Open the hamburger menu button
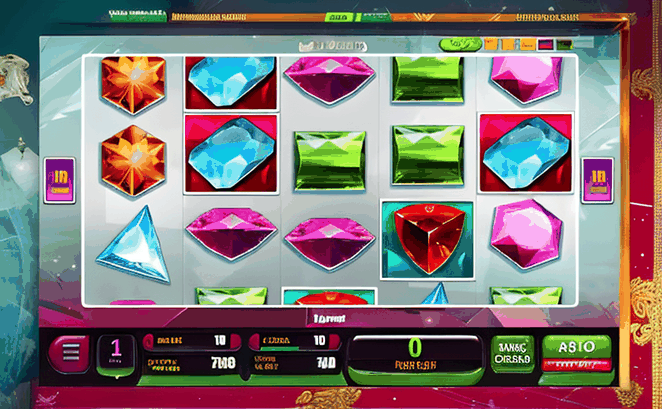The width and height of the screenshot is (662, 409). click(70, 353)
